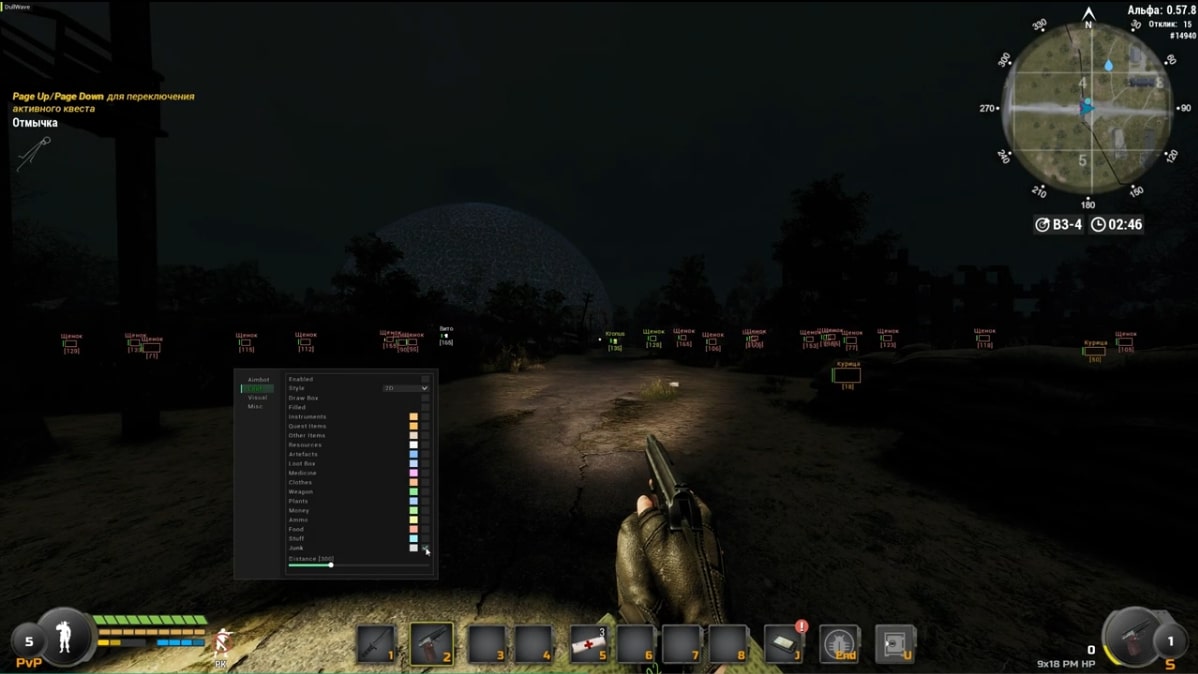Viewport: 1198px width, 674px height.
Task: Select the rifle in hotbar slot 1
Action: pyautogui.click(x=377, y=643)
